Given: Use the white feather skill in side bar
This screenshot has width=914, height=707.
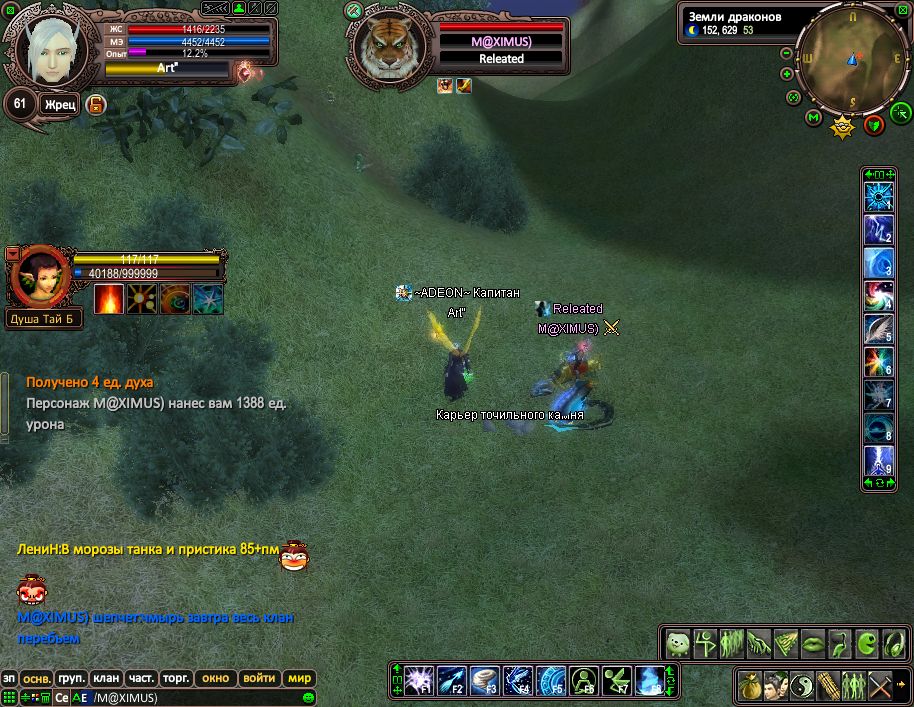Looking at the screenshot, I should [x=878, y=328].
